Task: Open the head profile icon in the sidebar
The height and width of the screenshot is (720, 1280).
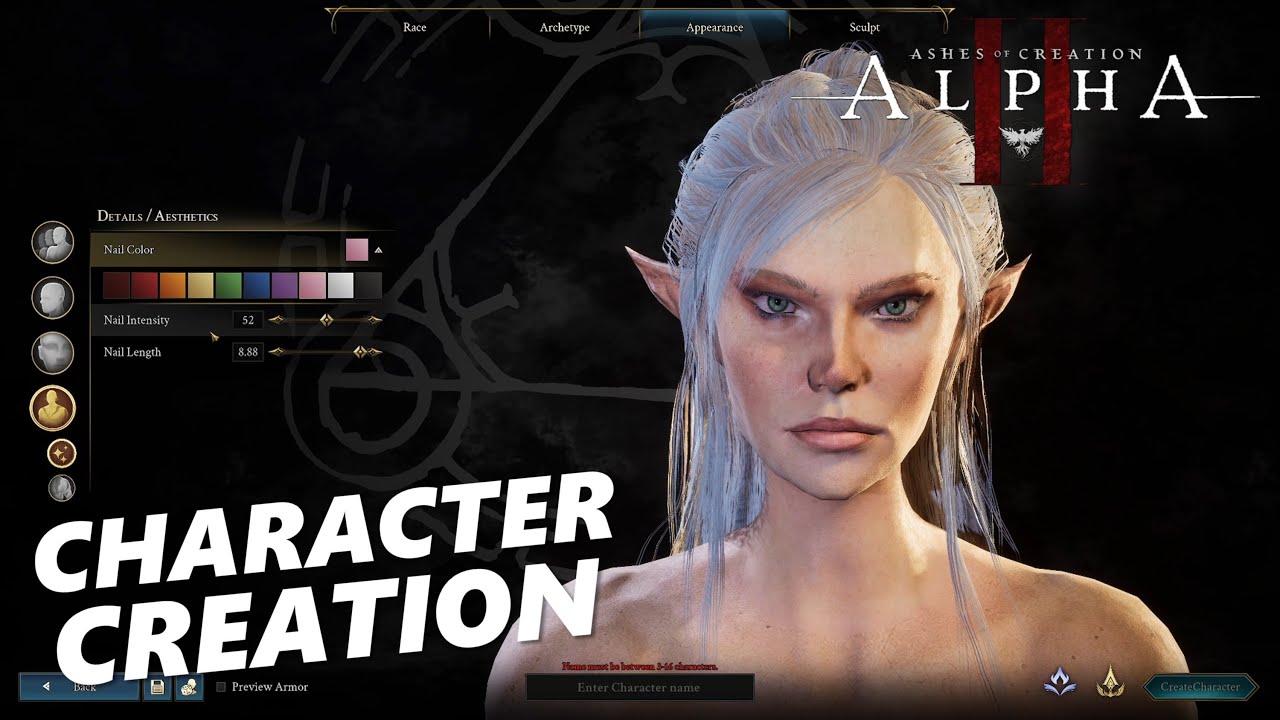Action: 53,298
